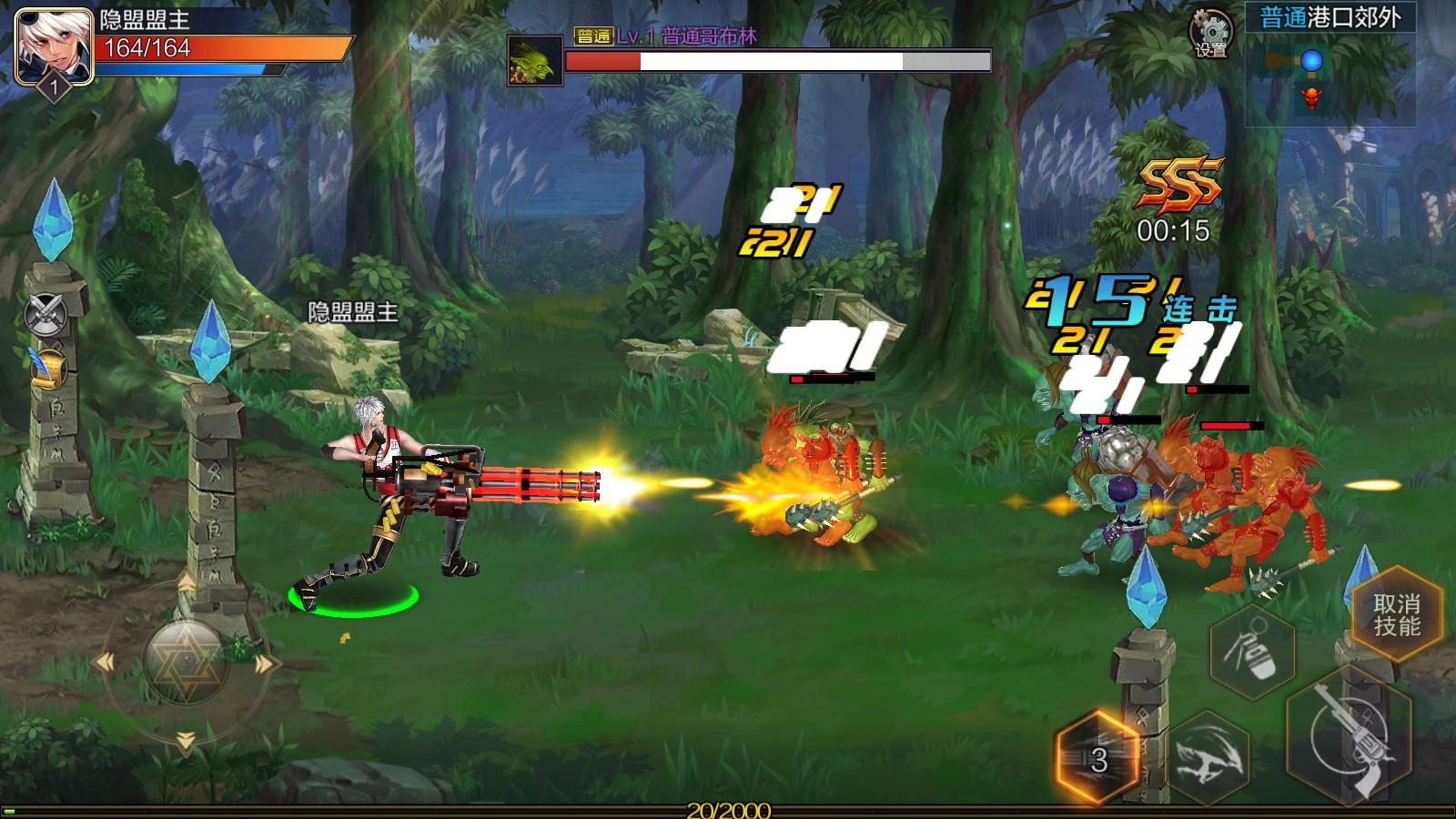Open the quill and scroll quest icon
Screen dimensions: 1456x819
47,367
